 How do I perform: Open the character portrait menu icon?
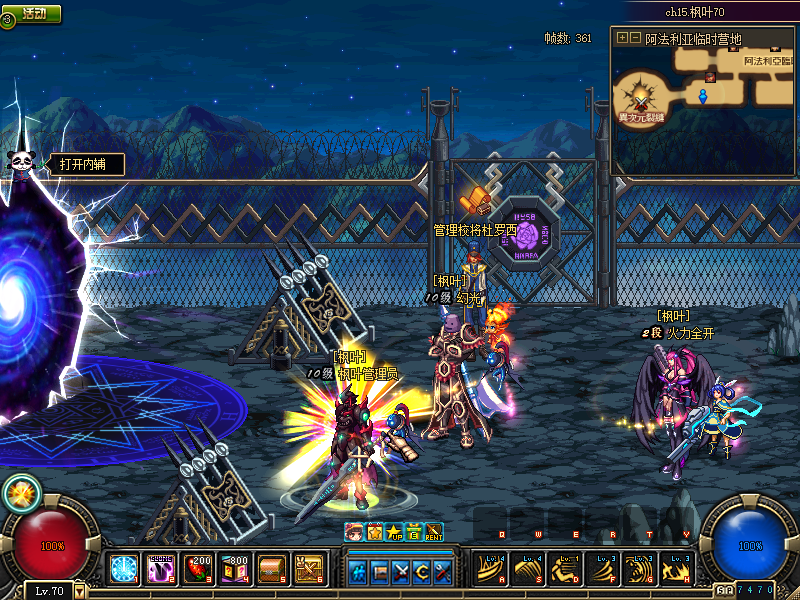pos(355,531)
